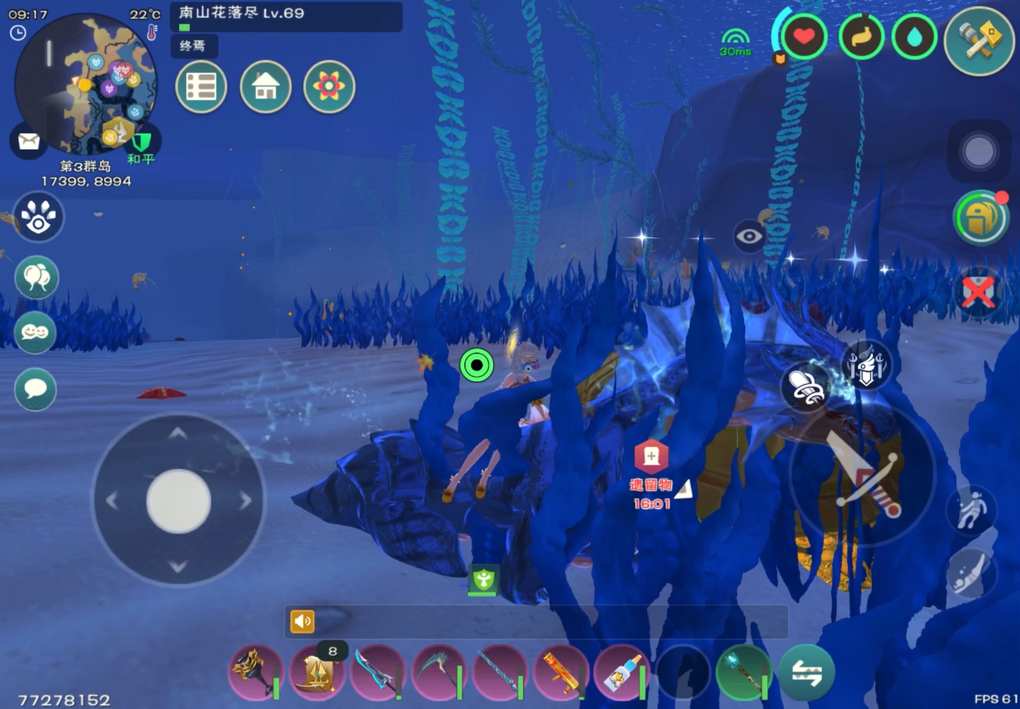Switch hotbar with the swap arrows button
This screenshot has height=709, width=1020.
[806, 671]
